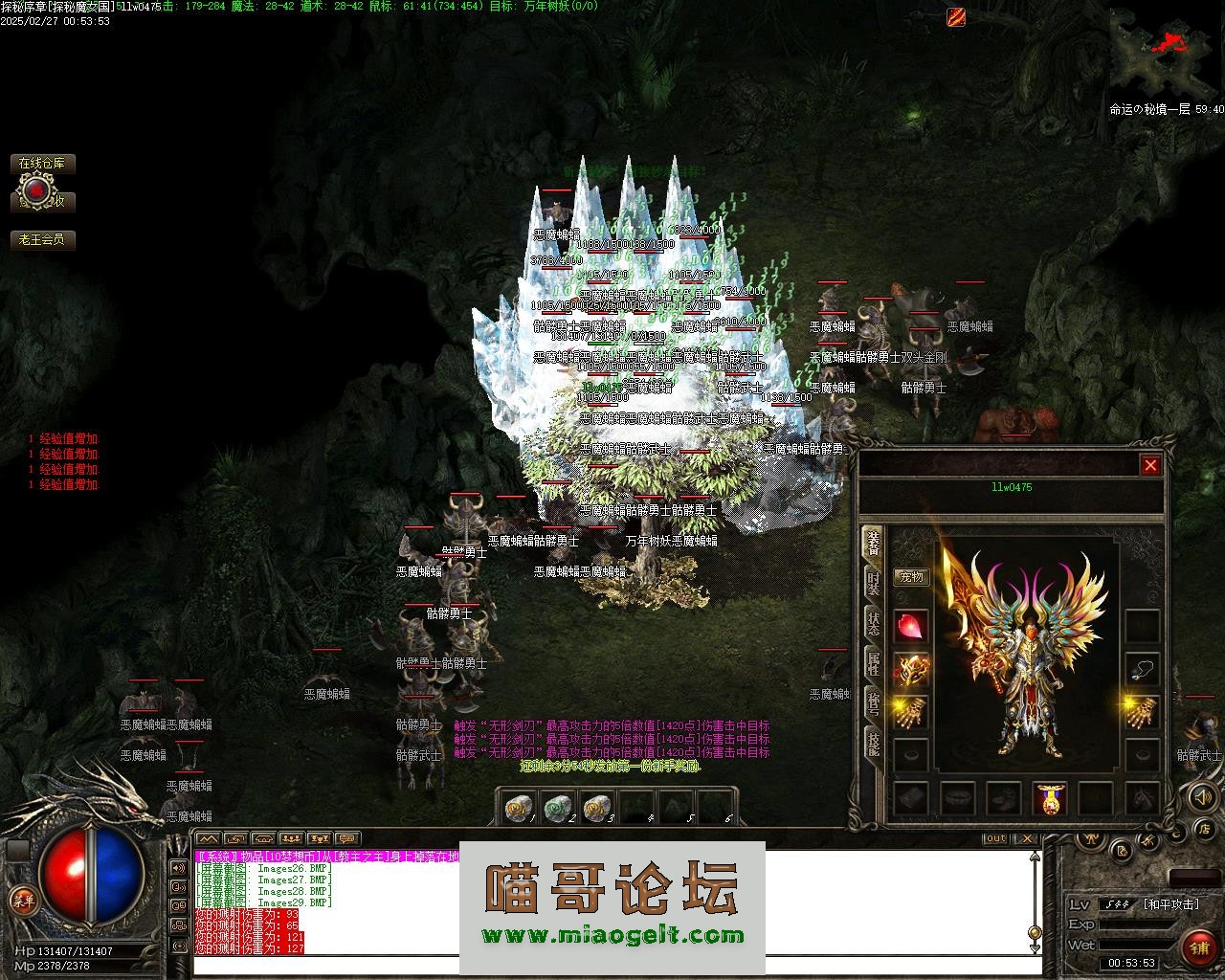1225x980 pixels.
Task: Click the chat panel 'out' button
Action: tap(996, 838)
